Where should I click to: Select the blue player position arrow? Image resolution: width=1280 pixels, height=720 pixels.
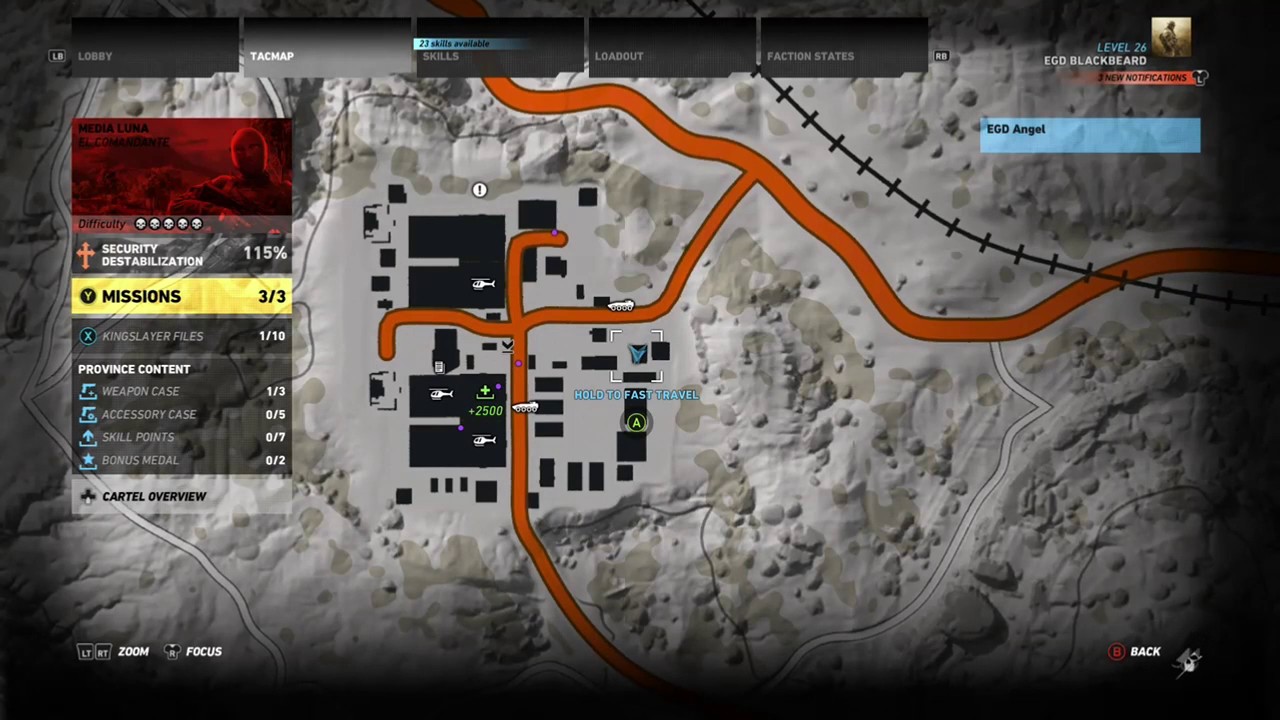(637, 354)
